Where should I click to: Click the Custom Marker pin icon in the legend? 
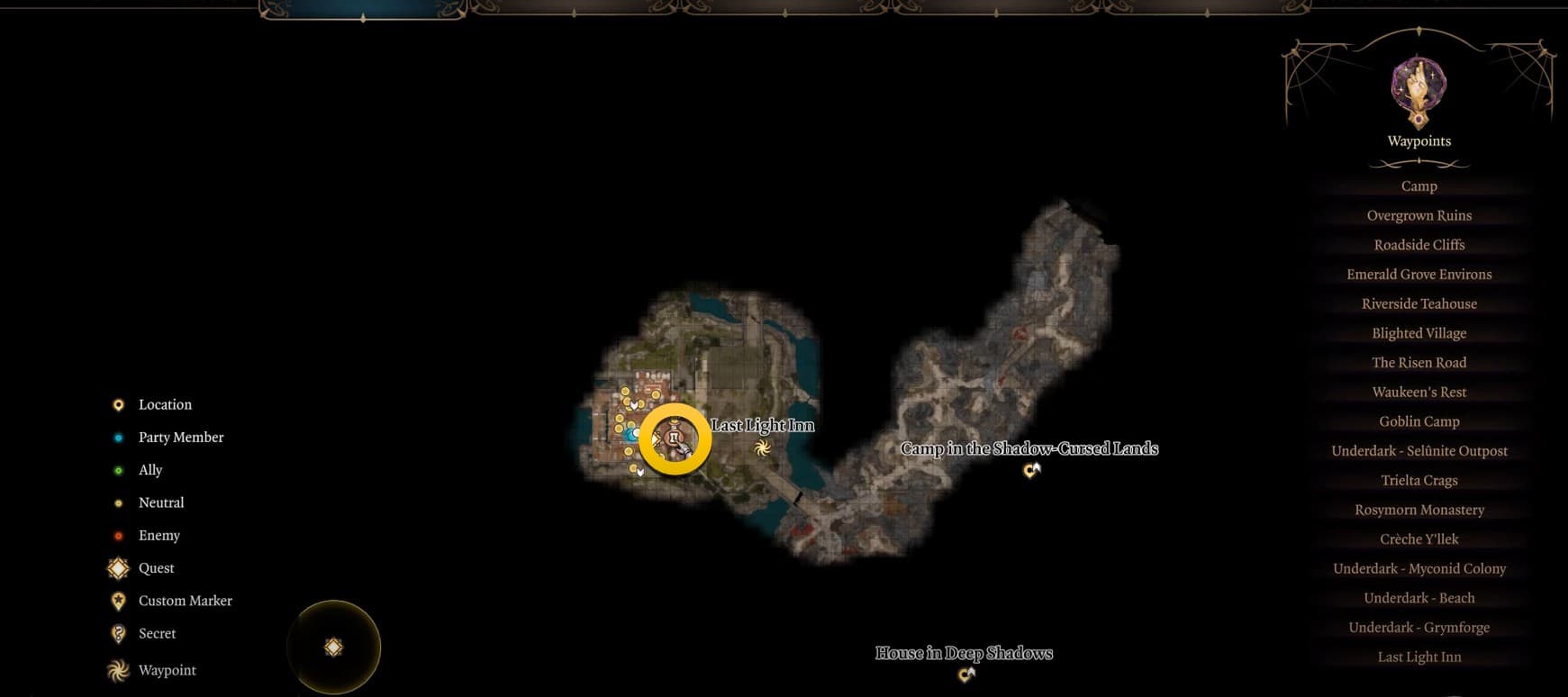[118, 600]
